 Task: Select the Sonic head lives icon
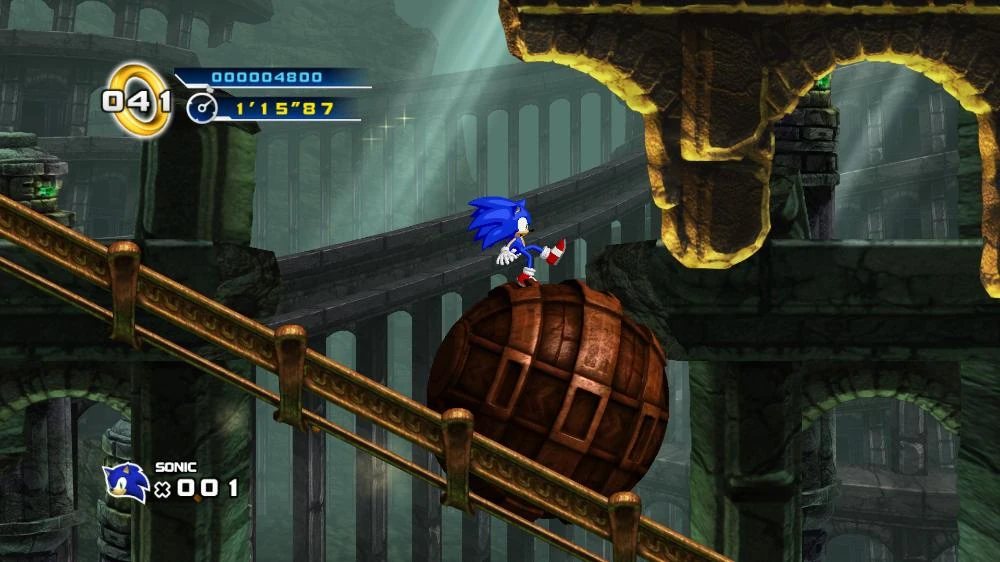126,481
